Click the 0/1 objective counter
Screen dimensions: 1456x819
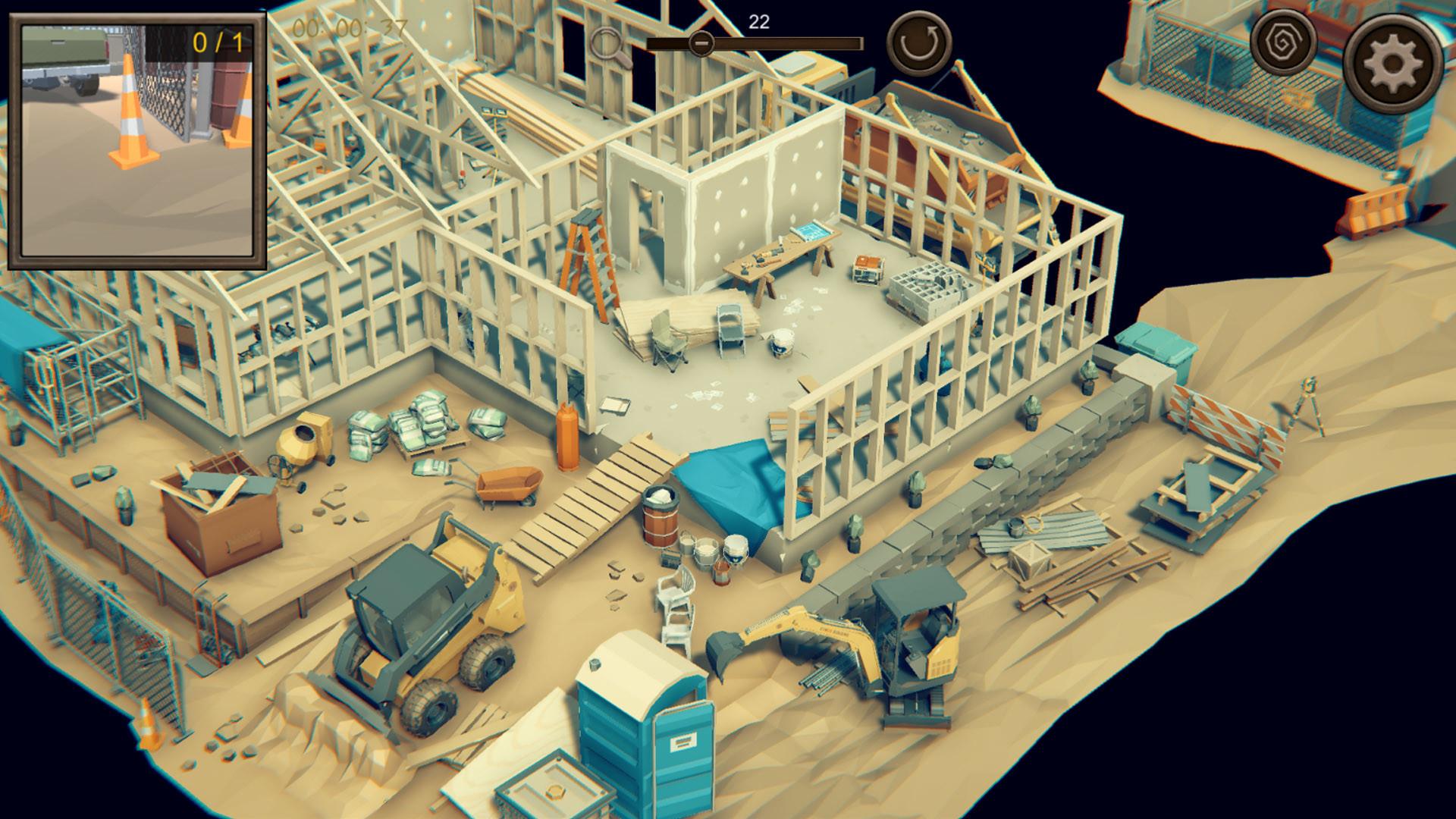[x=218, y=43]
